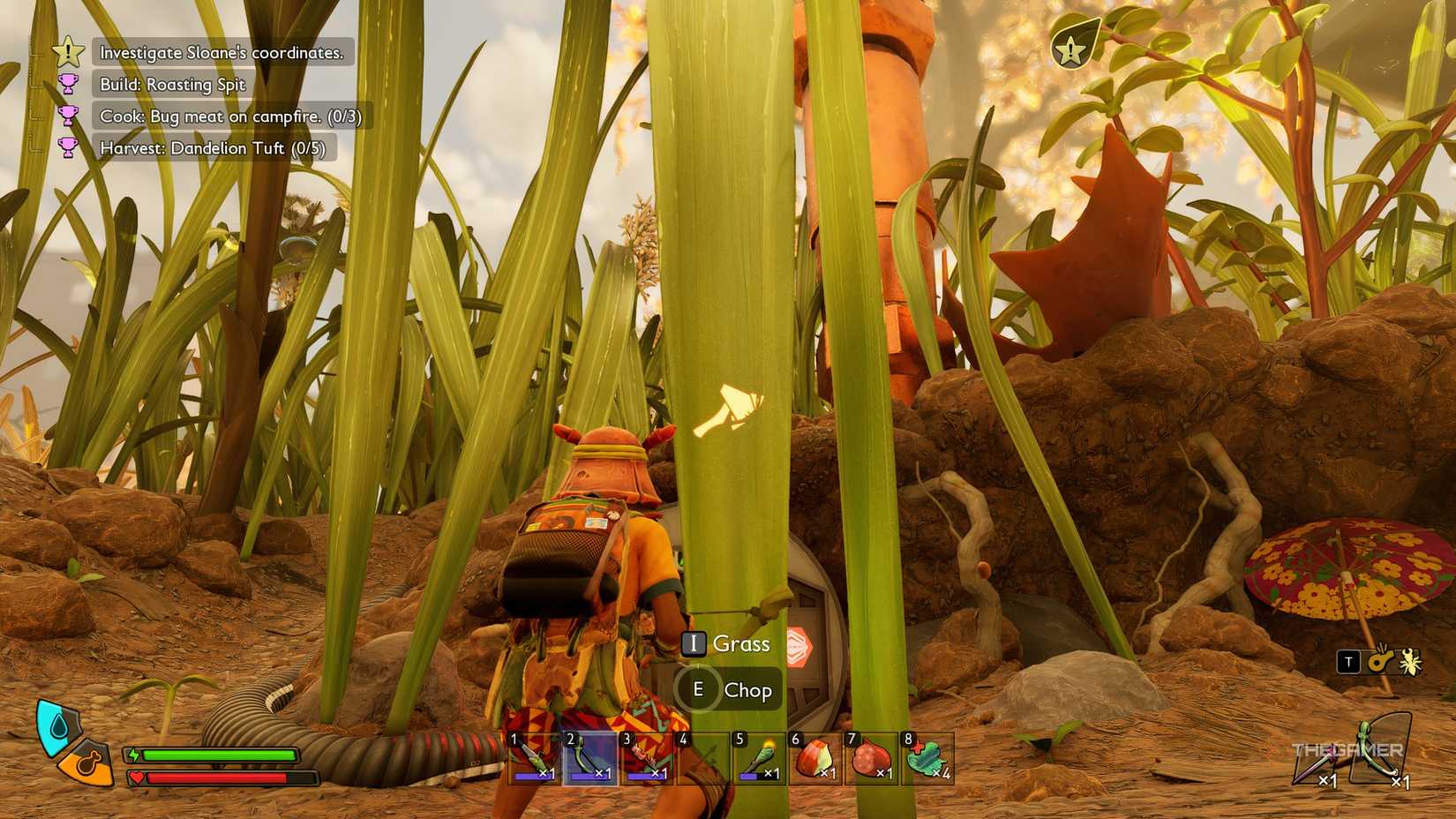Select the berry chunk in hotbar slot 7
Screen dimensions: 1456x819
[x=874, y=755]
